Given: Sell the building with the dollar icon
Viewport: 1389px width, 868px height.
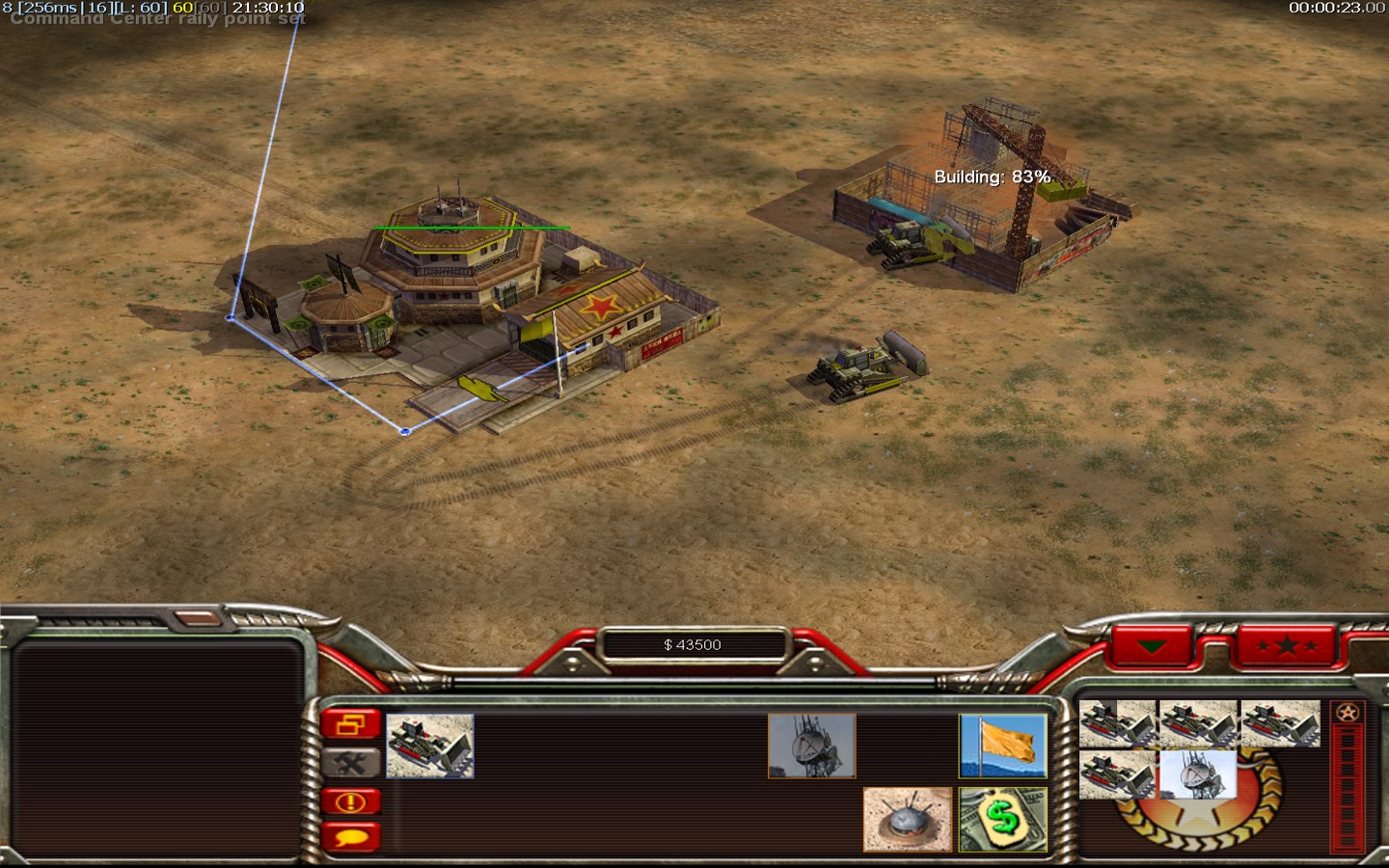Looking at the screenshot, I should (x=1003, y=819).
